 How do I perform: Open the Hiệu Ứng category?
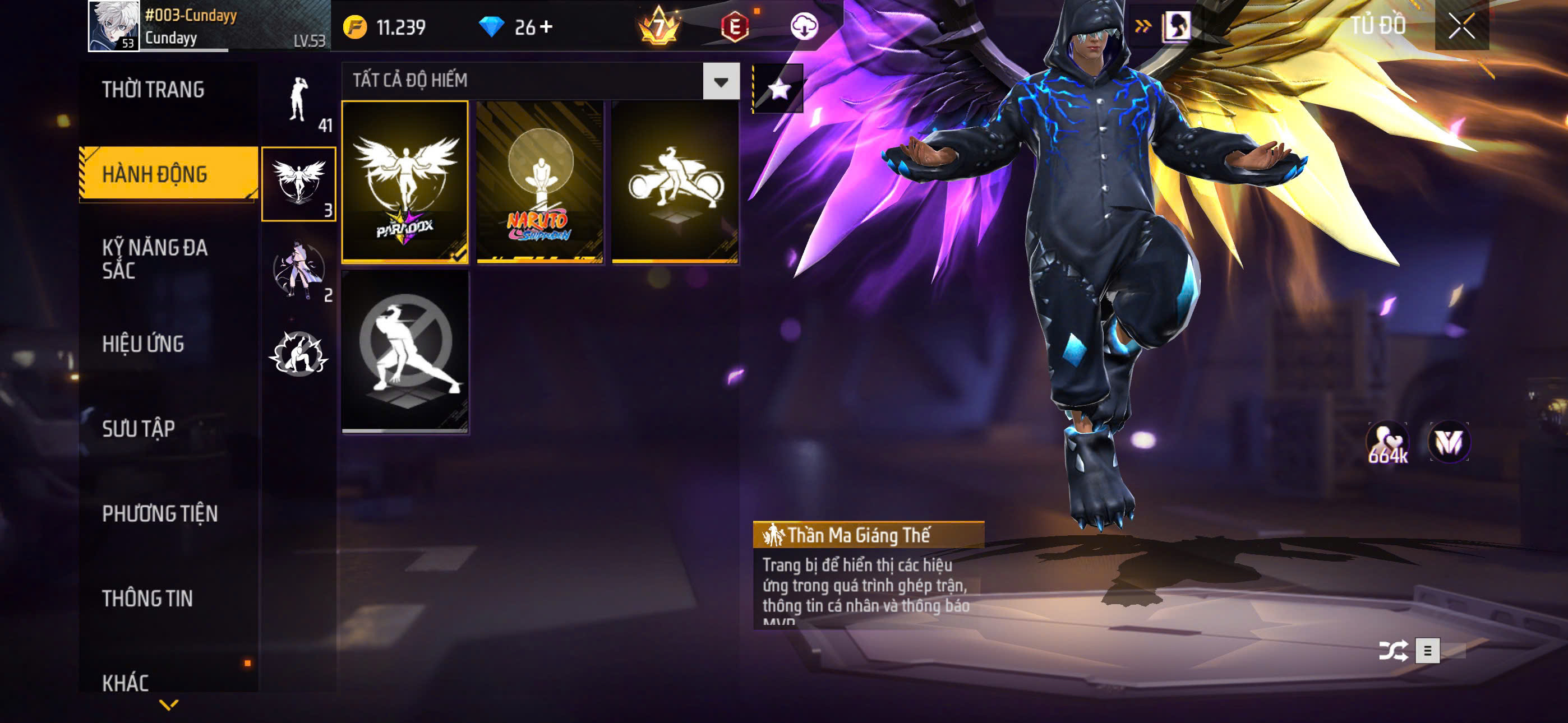tap(143, 345)
